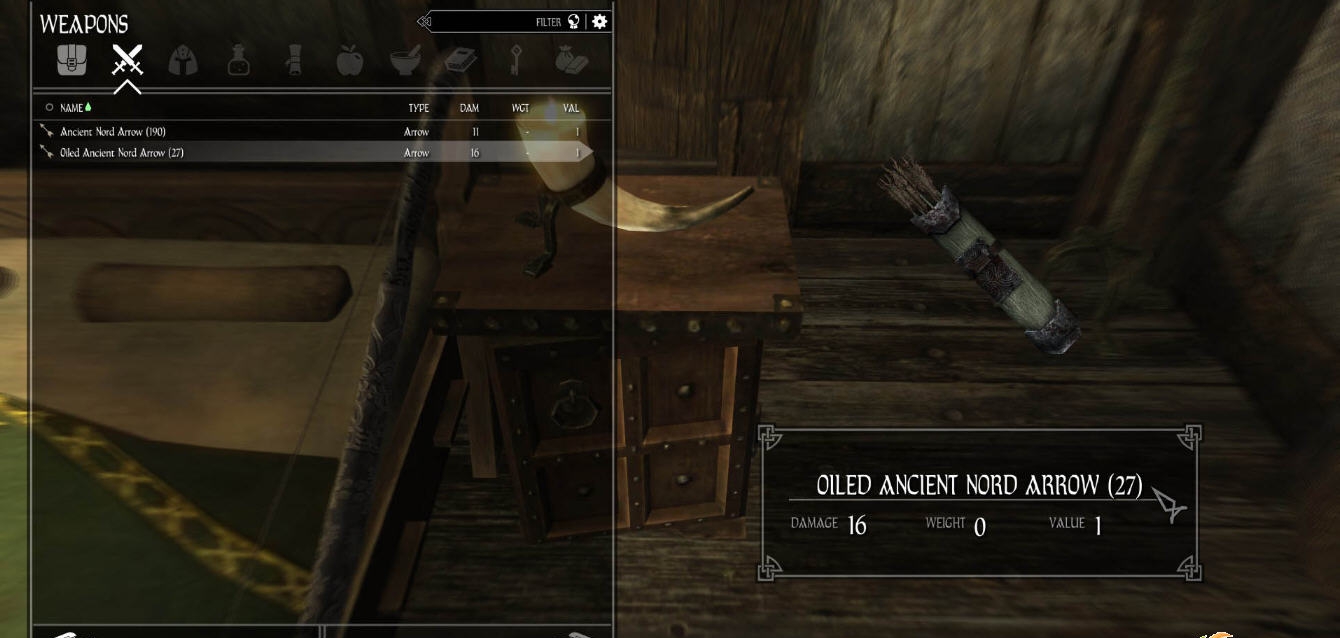This screenshot has height=638, width=1340.
Task: Select the crossed swords weapons tab
Action: 127,61
